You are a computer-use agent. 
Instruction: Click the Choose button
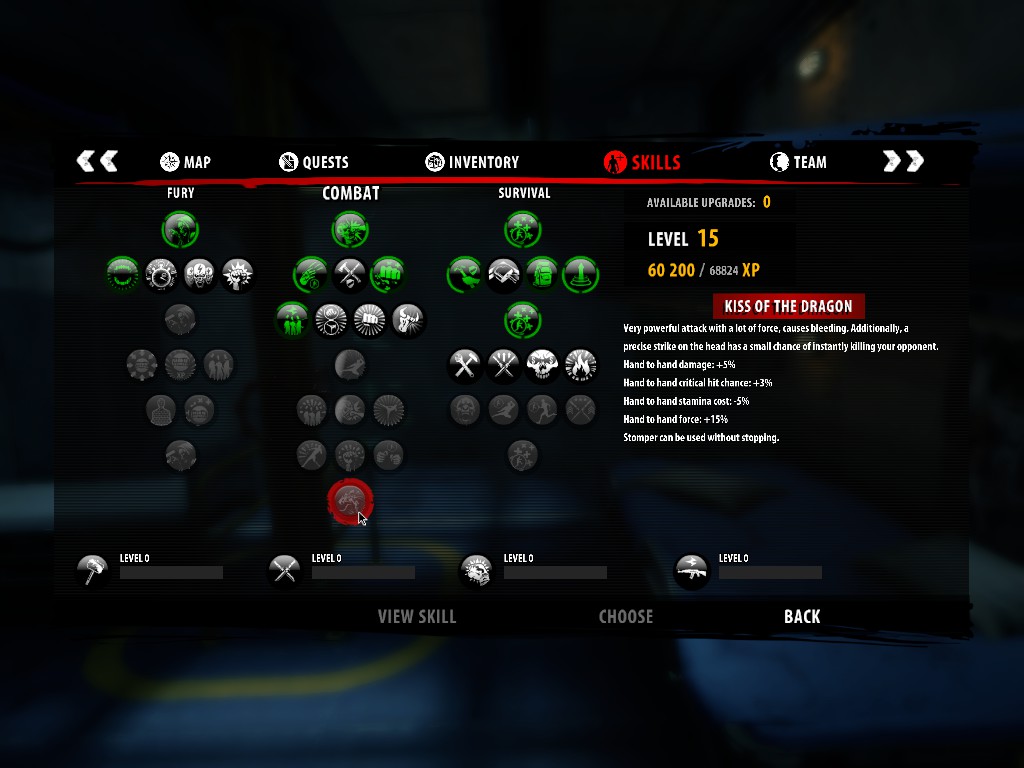[x=625, y=617]
